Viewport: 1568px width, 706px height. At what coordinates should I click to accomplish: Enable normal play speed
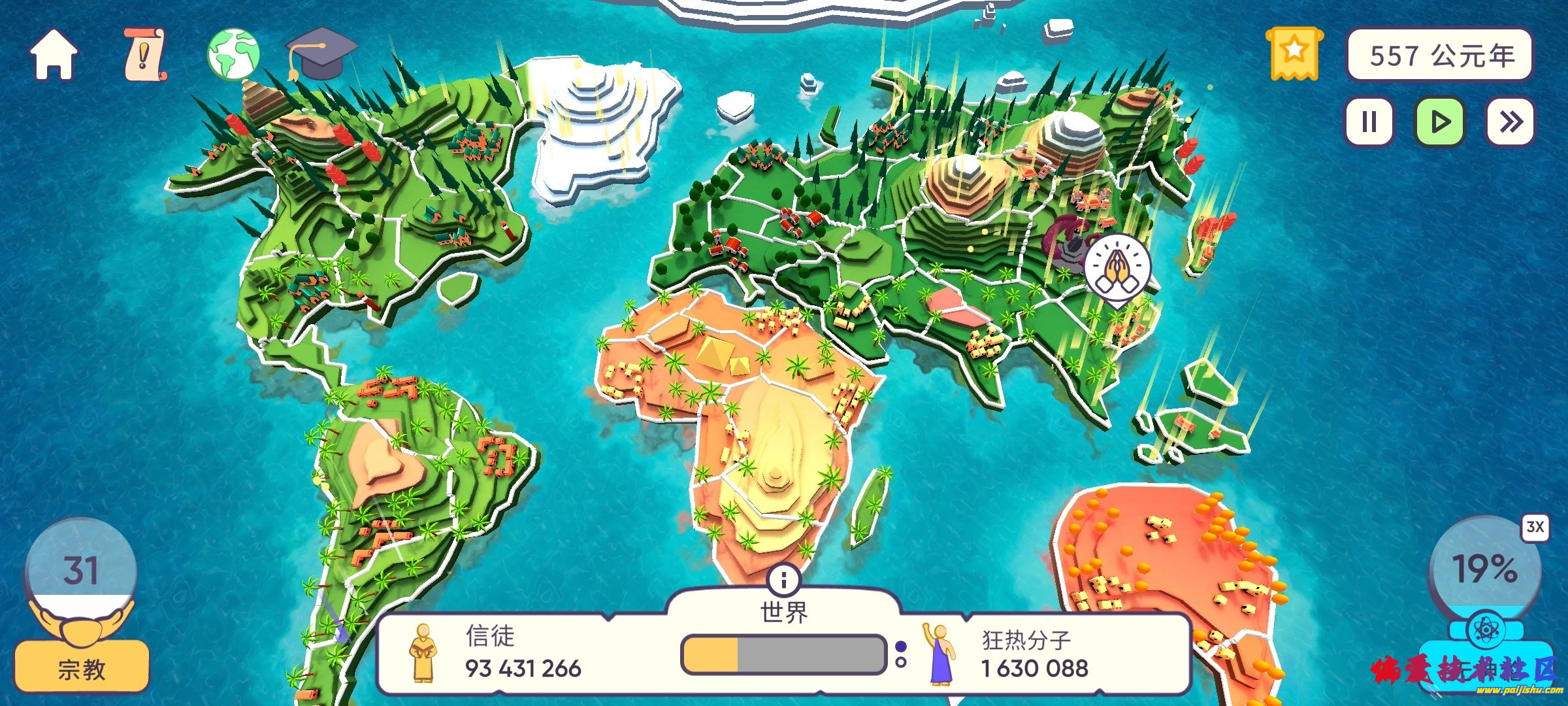(1441, 120)
